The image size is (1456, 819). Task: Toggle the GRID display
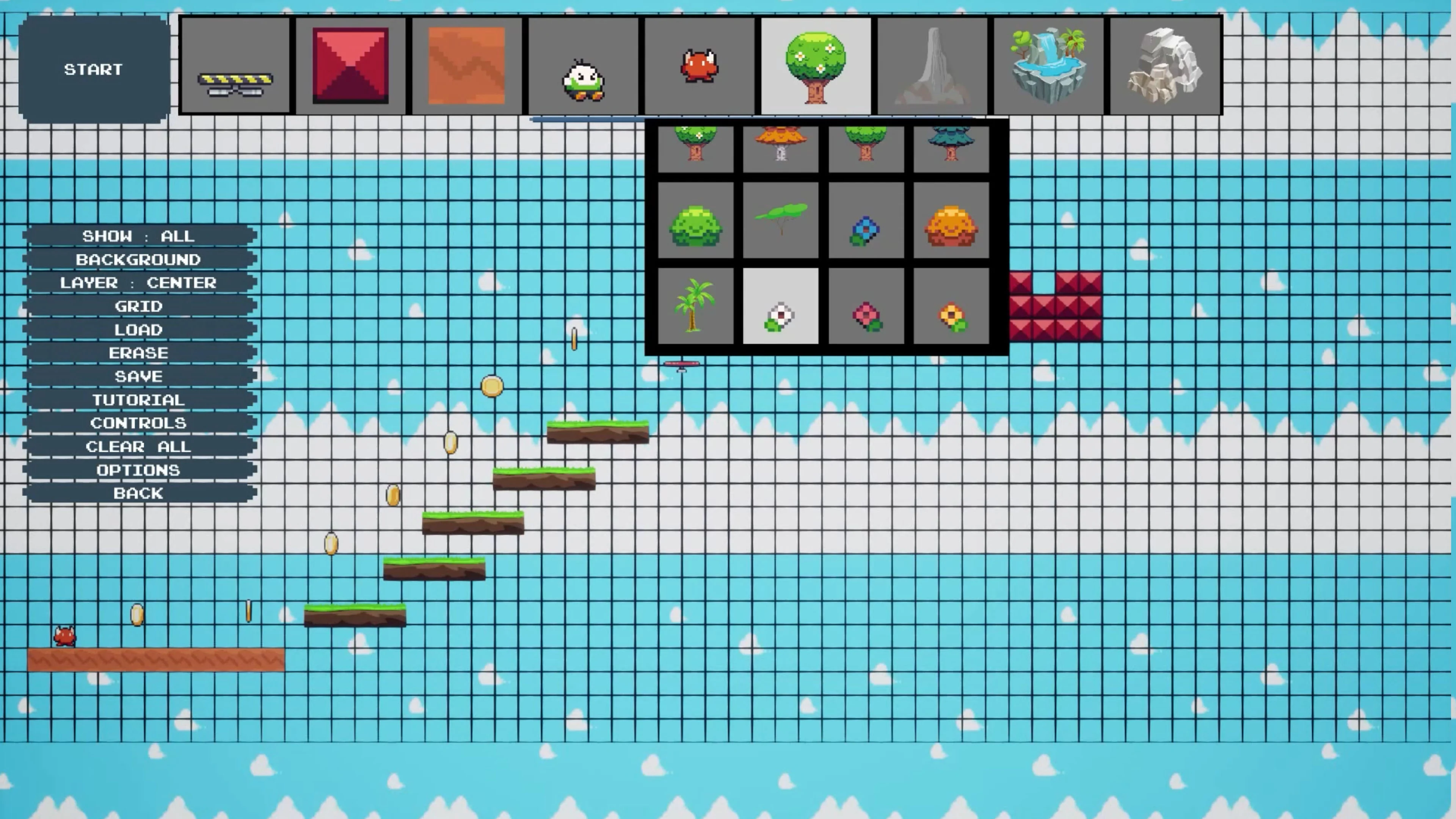tap(139, 306)
